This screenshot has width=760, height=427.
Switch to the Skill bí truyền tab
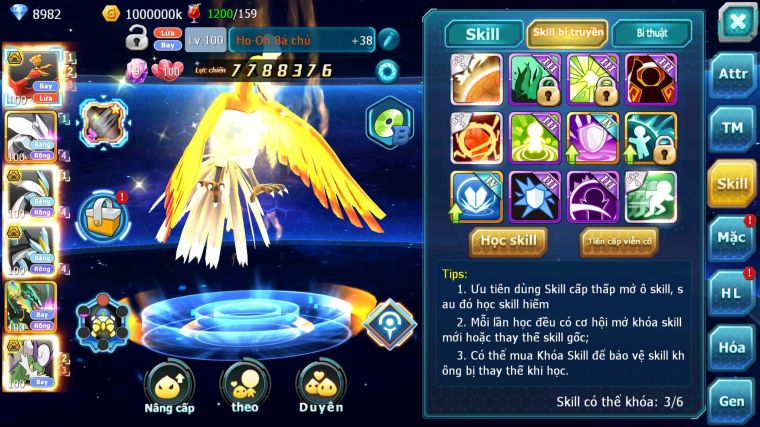568,33
